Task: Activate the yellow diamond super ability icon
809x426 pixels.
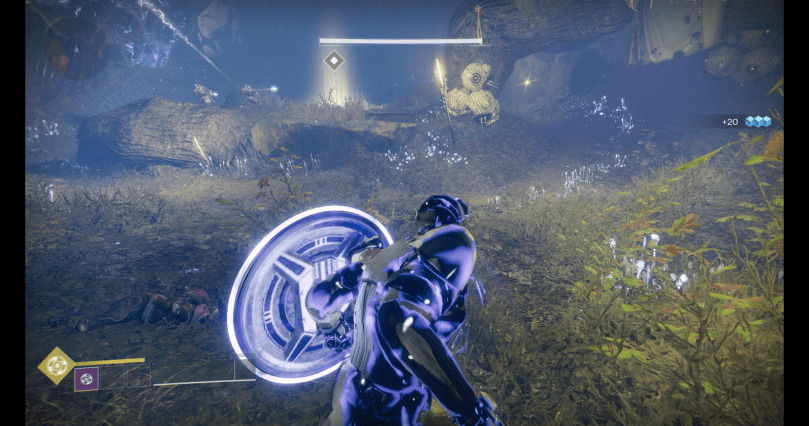Action: pyautogui.click(x=56, y=365)
